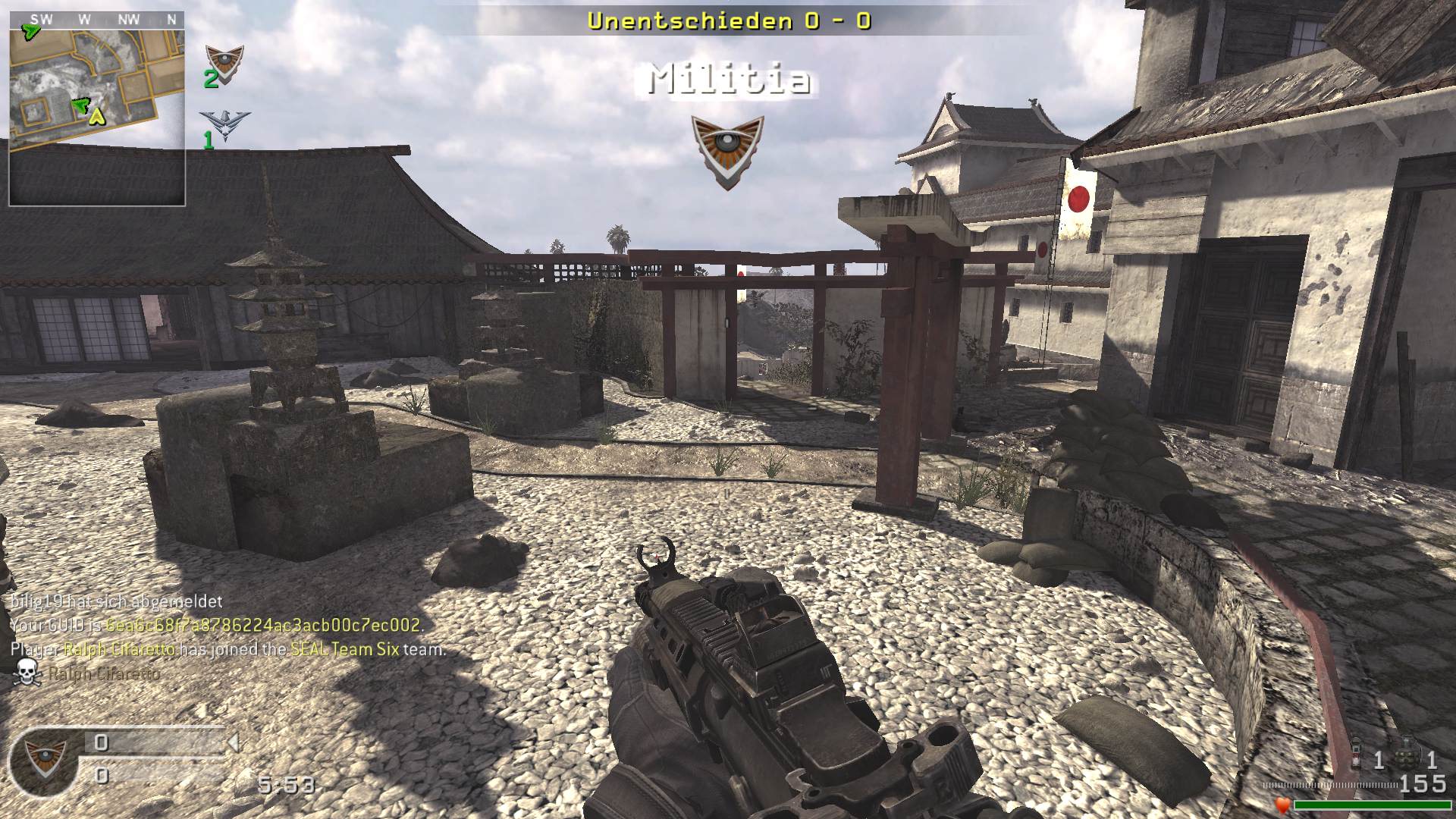The height and width of the screenshot is (819, 1456).
Task: Select the Militia emblem beside the score bars
Action: 43,759
